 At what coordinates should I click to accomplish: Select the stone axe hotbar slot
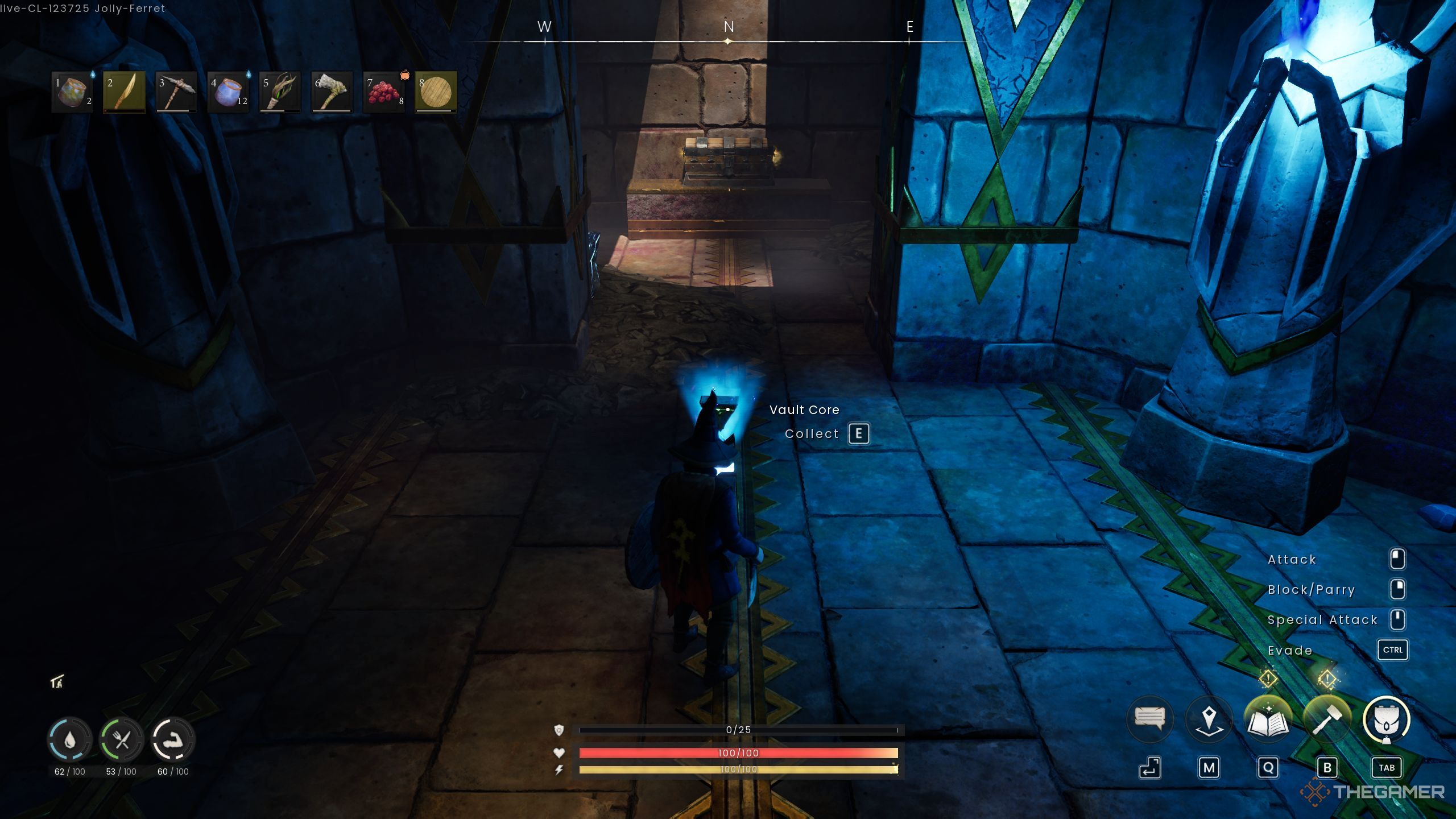tap(332, 92)
